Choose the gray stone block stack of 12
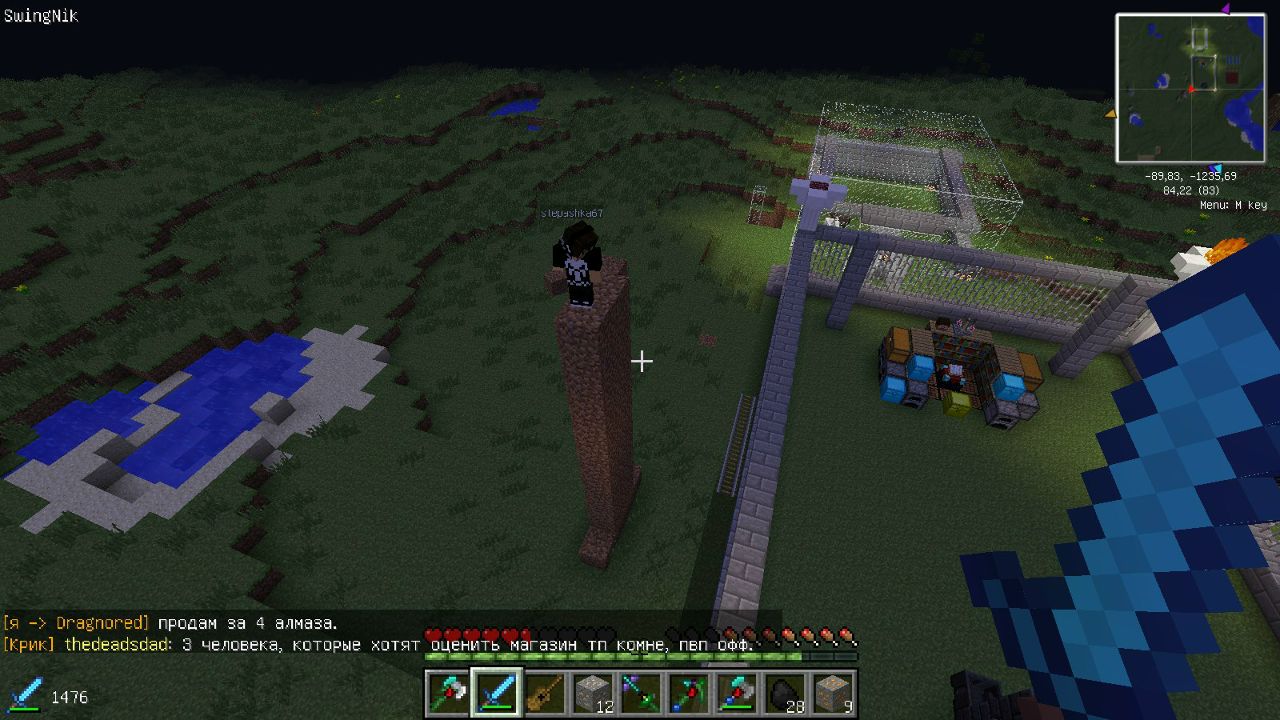The width and height of the screenshot is (1280, 720). 592,692
